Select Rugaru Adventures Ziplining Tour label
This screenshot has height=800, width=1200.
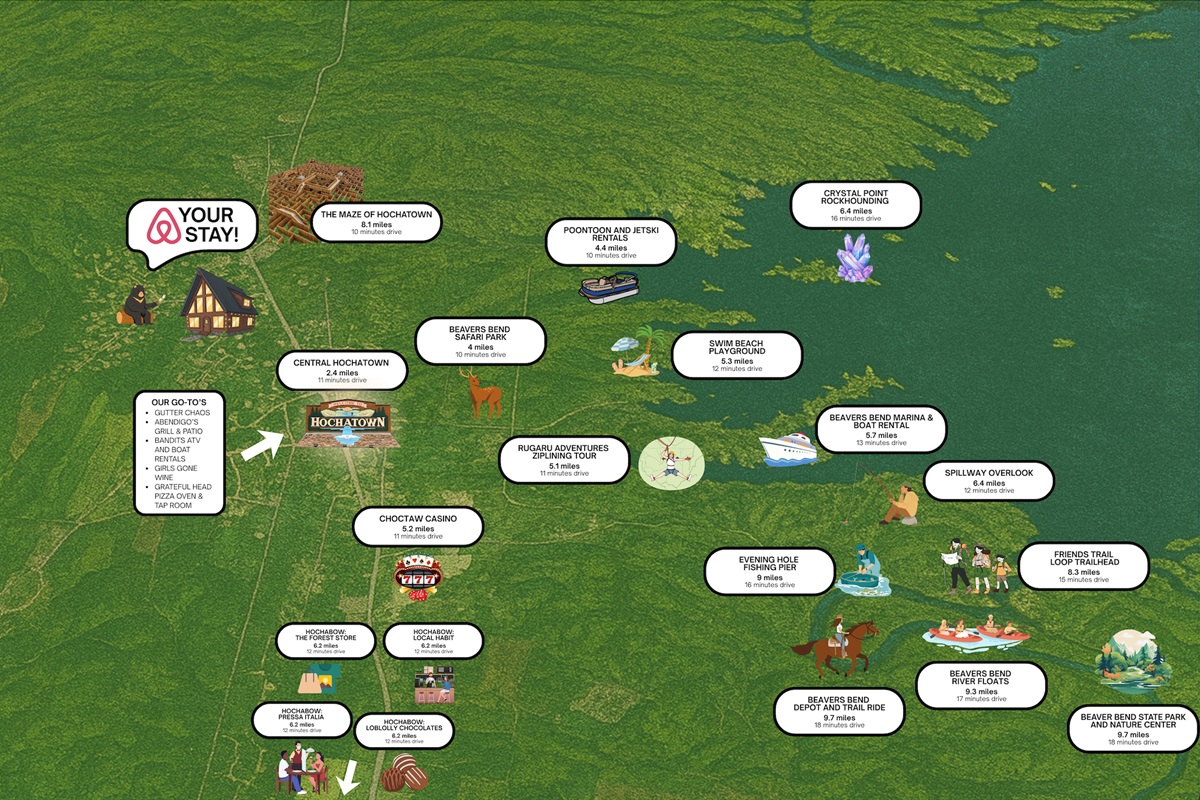pyautogui.click(x=565, y=459)
